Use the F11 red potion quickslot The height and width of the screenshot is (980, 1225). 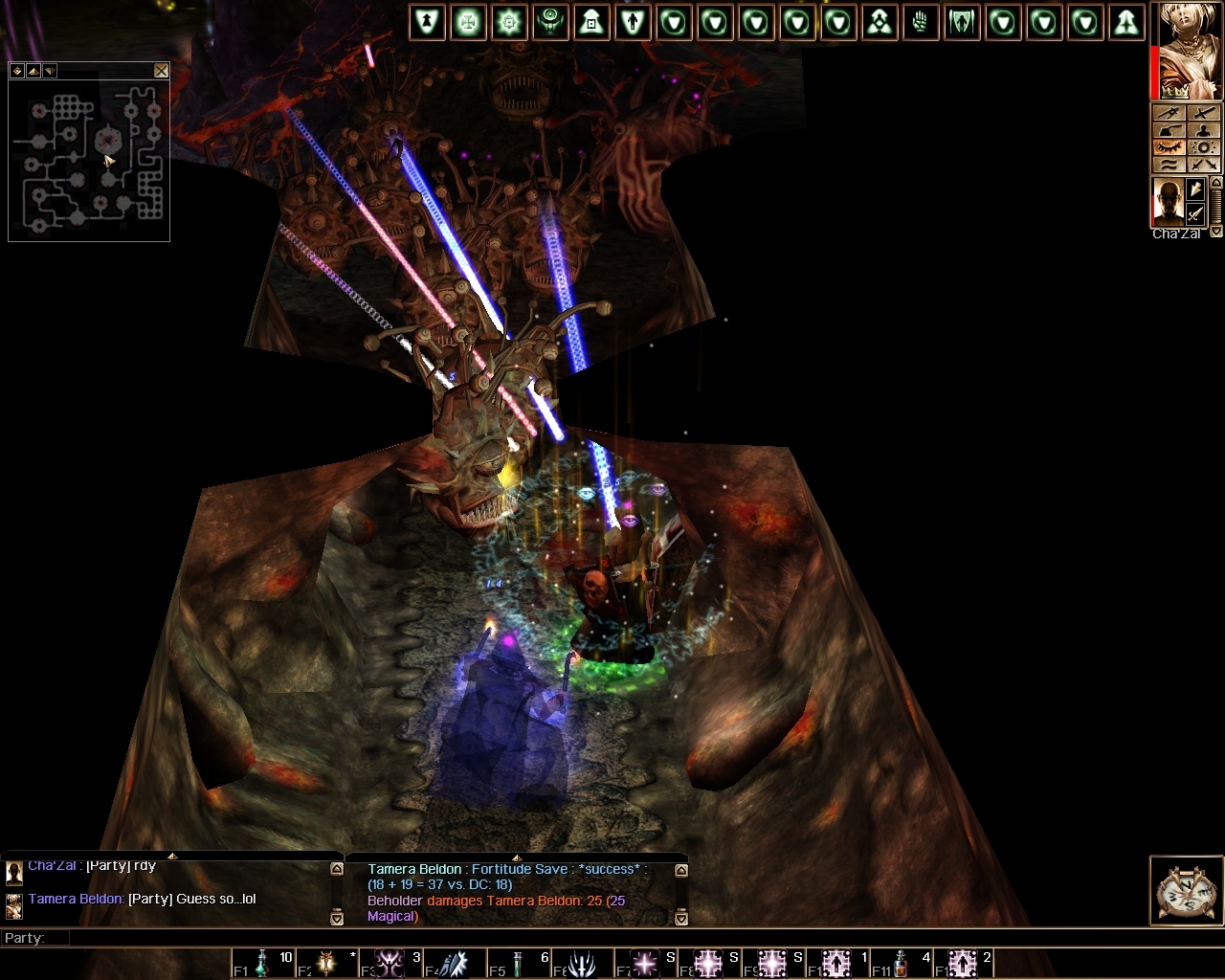pos(900,963)
